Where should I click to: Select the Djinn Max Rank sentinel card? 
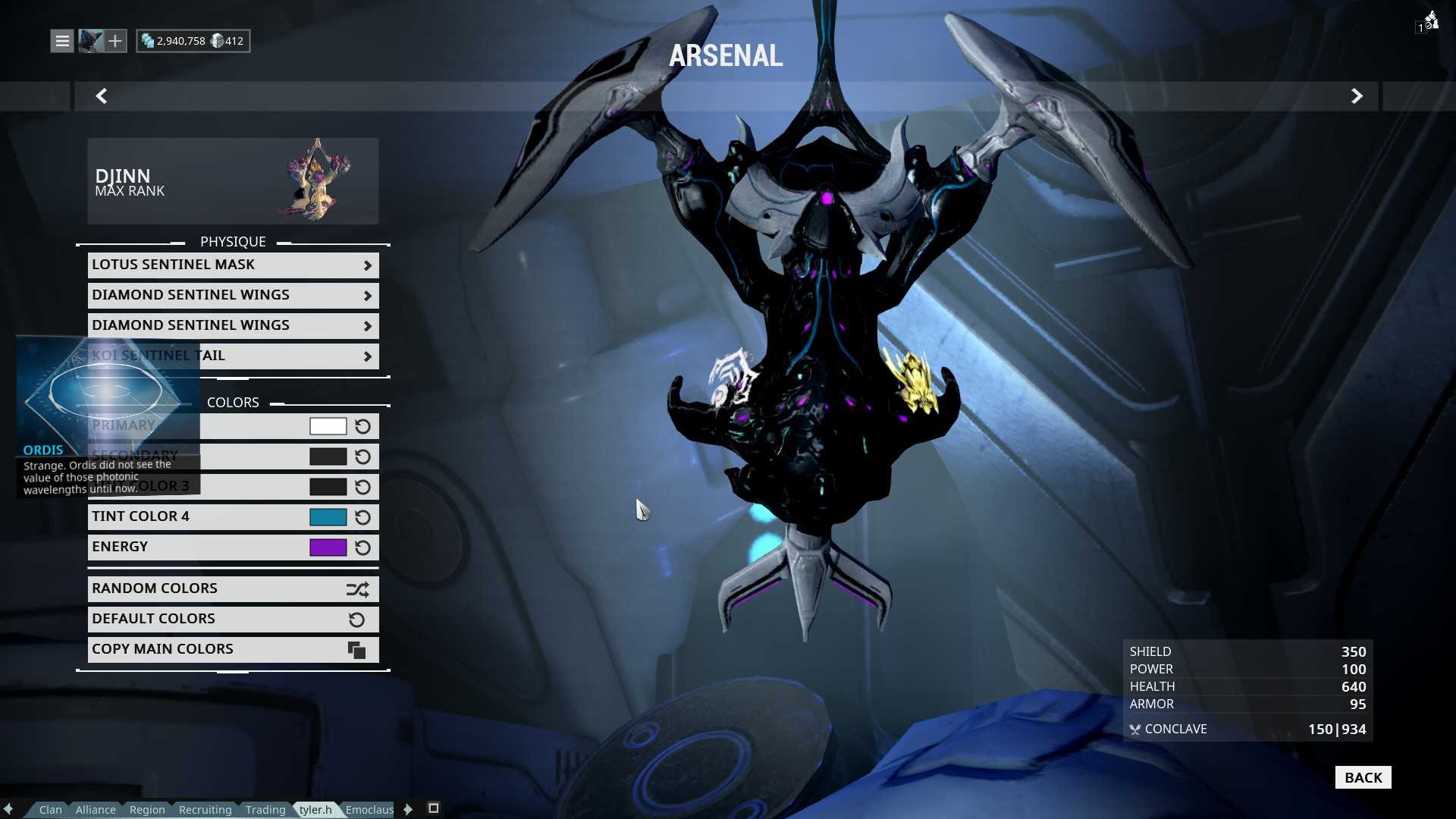(233, 181)
